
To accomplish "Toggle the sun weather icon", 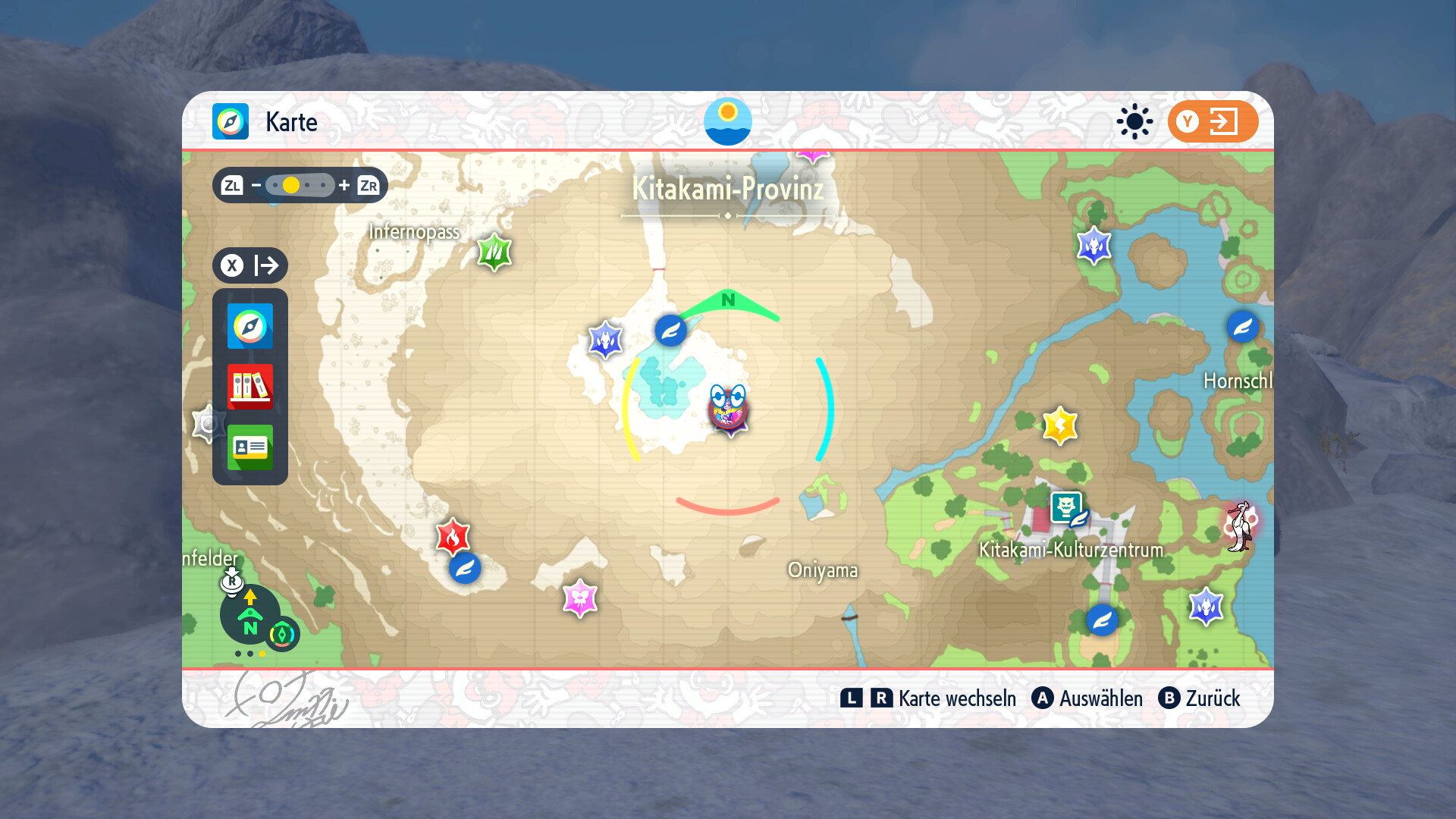I will point(1134,121).
